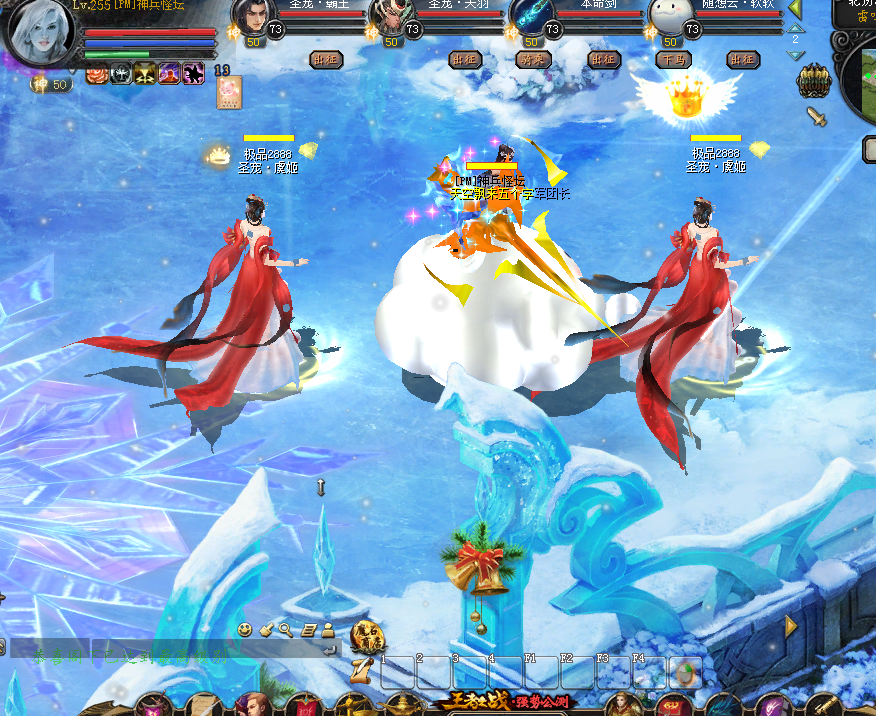Open the pink card item under buffs

[229, 93]
